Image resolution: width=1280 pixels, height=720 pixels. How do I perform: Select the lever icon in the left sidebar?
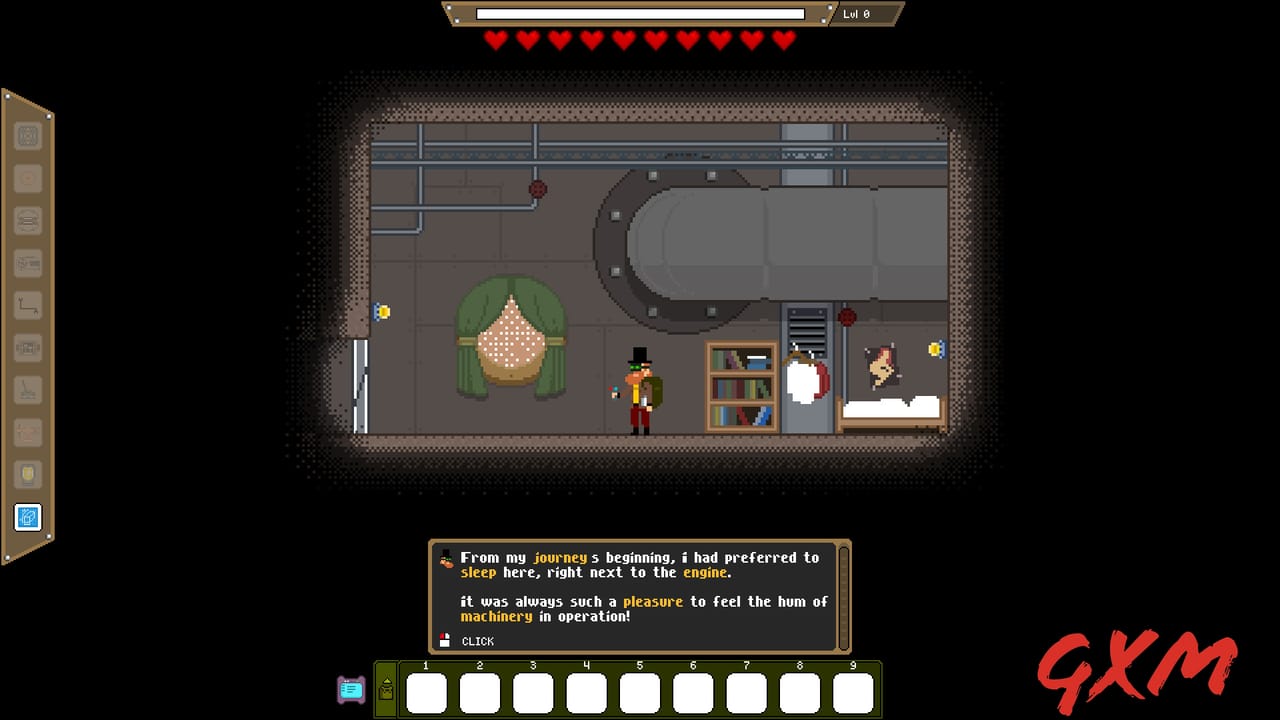(27, 391)
